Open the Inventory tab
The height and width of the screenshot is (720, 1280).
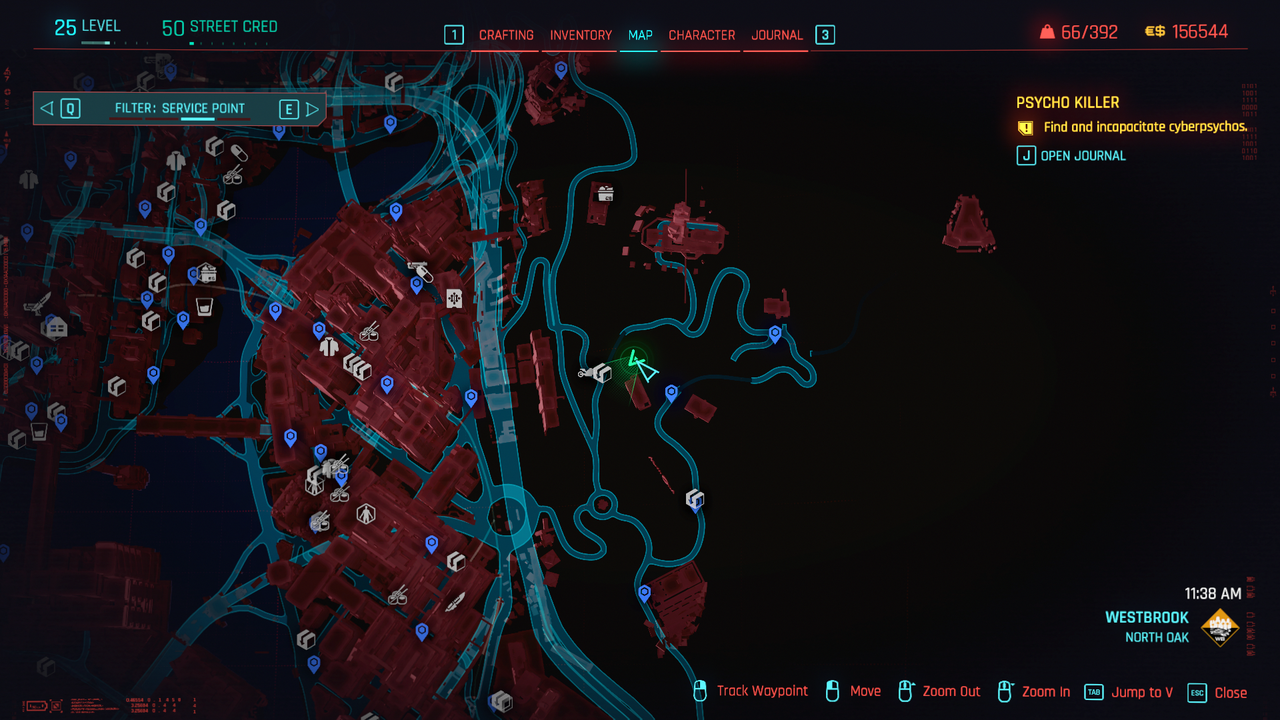(581, 35)
